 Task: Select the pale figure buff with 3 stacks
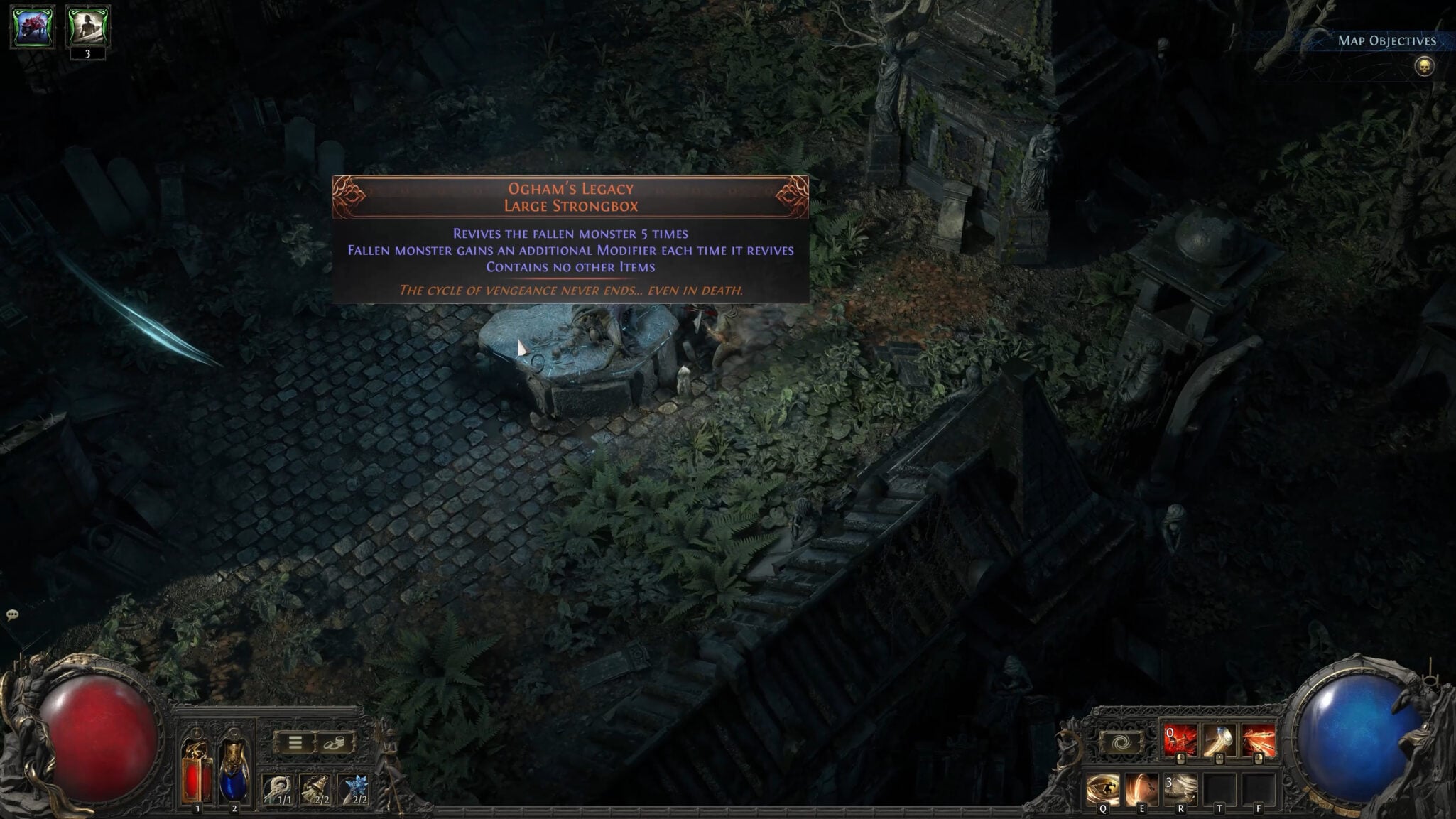pyautogui.click(x=88, y=27)
